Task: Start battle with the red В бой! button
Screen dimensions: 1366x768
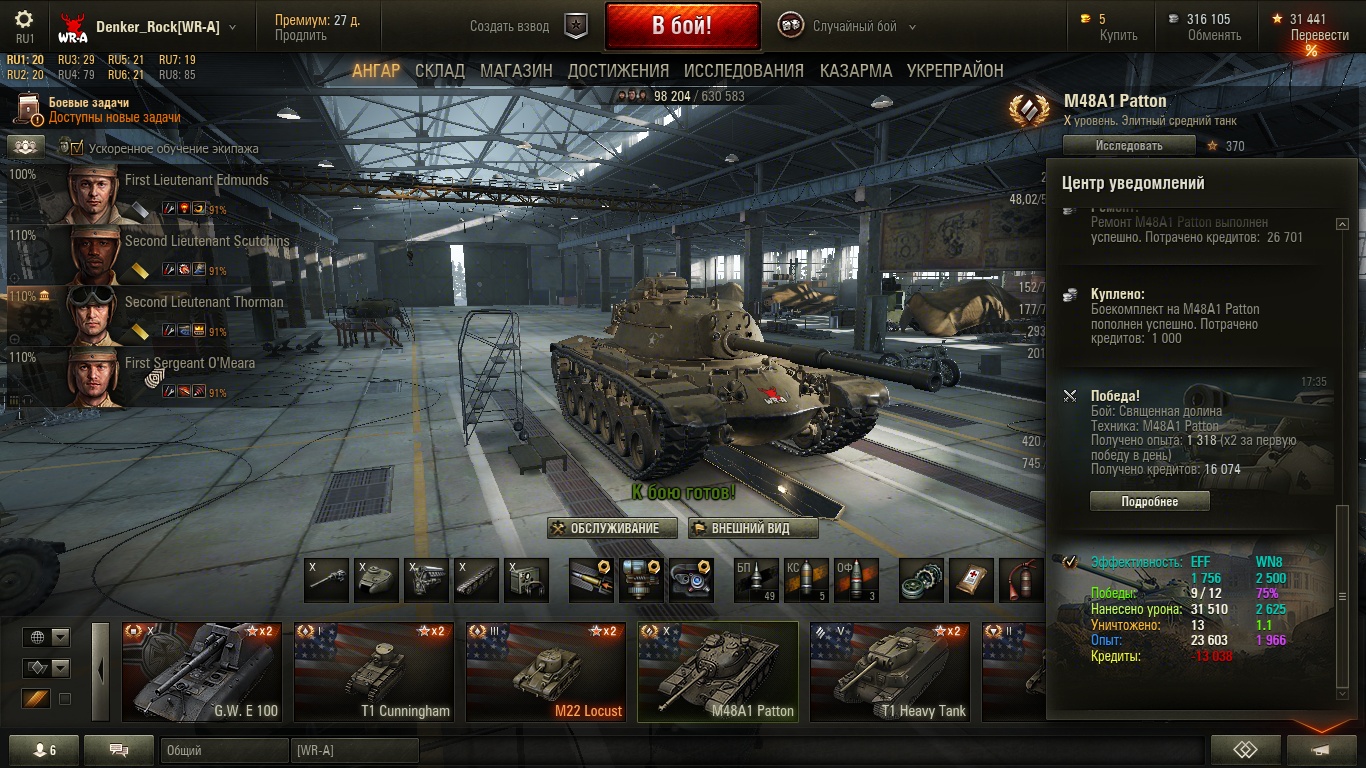Action: pyautogui.click(x=682, y=27)
